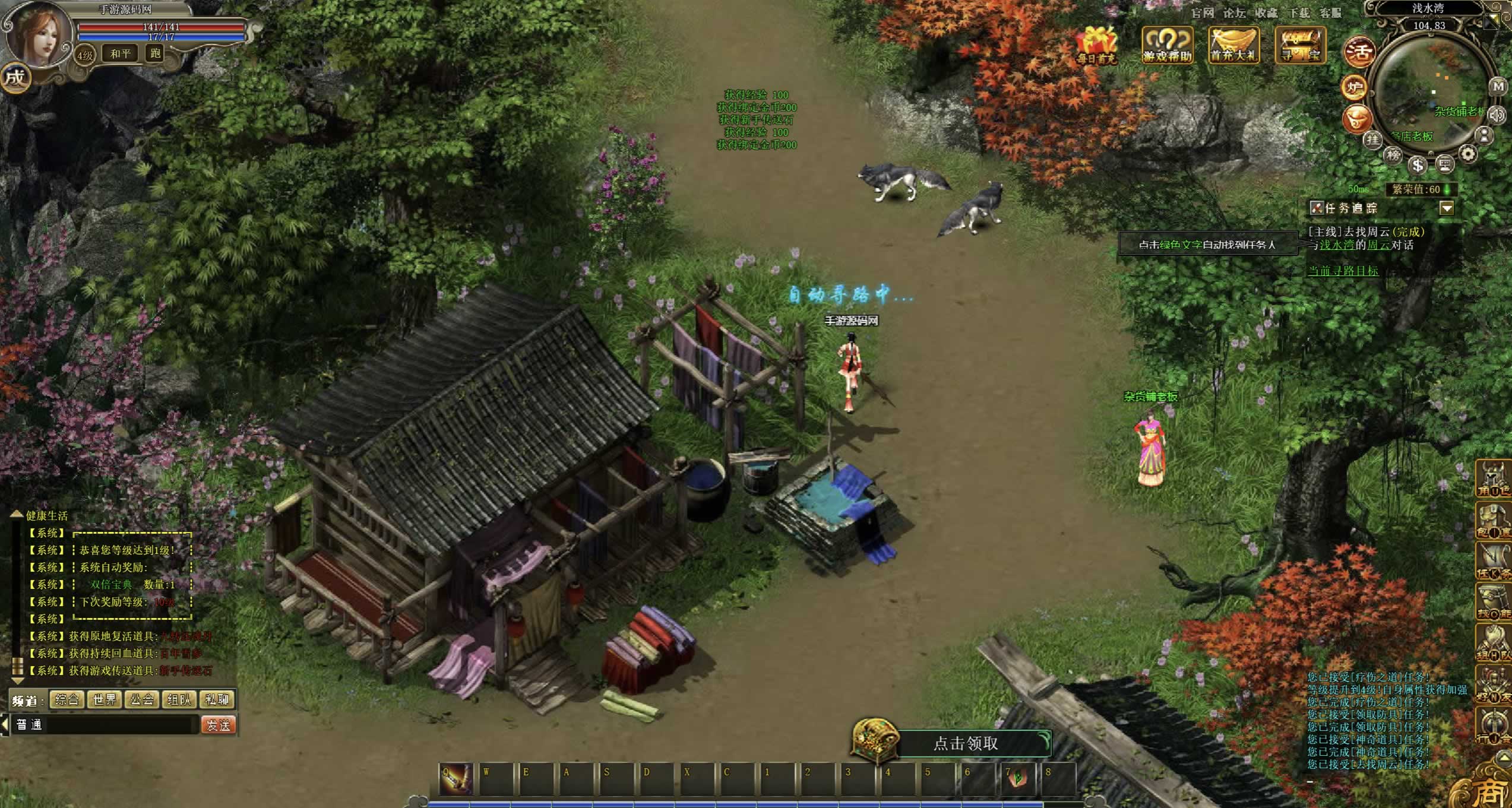1512x808 pixels.
Task: Open the 寻宝 treasure hunt chest icon
Action: [x=1301, y=45]
